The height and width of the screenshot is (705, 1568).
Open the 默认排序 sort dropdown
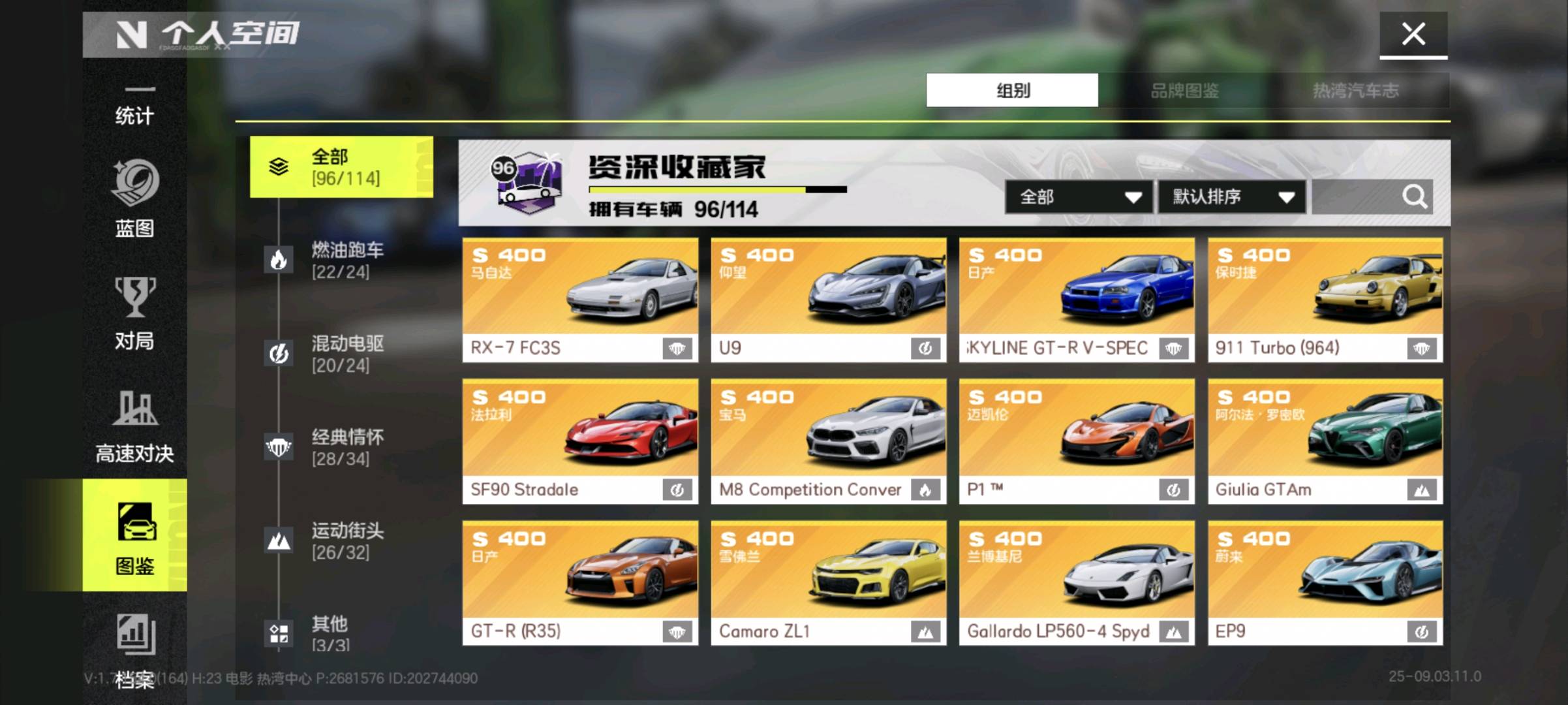[x=1232, y=196]
